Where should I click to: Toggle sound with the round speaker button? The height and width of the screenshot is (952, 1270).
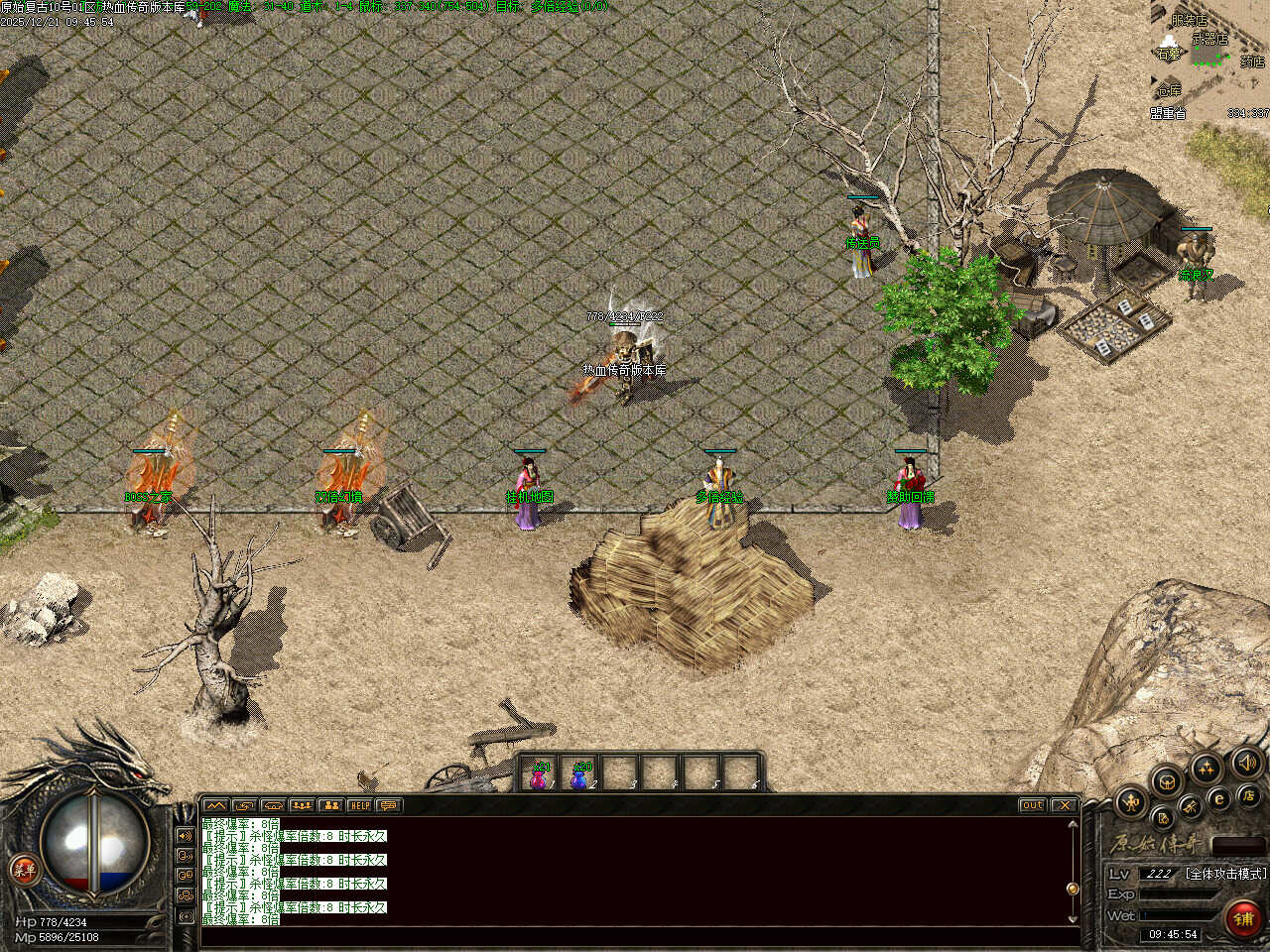[x=1245, y=763]
